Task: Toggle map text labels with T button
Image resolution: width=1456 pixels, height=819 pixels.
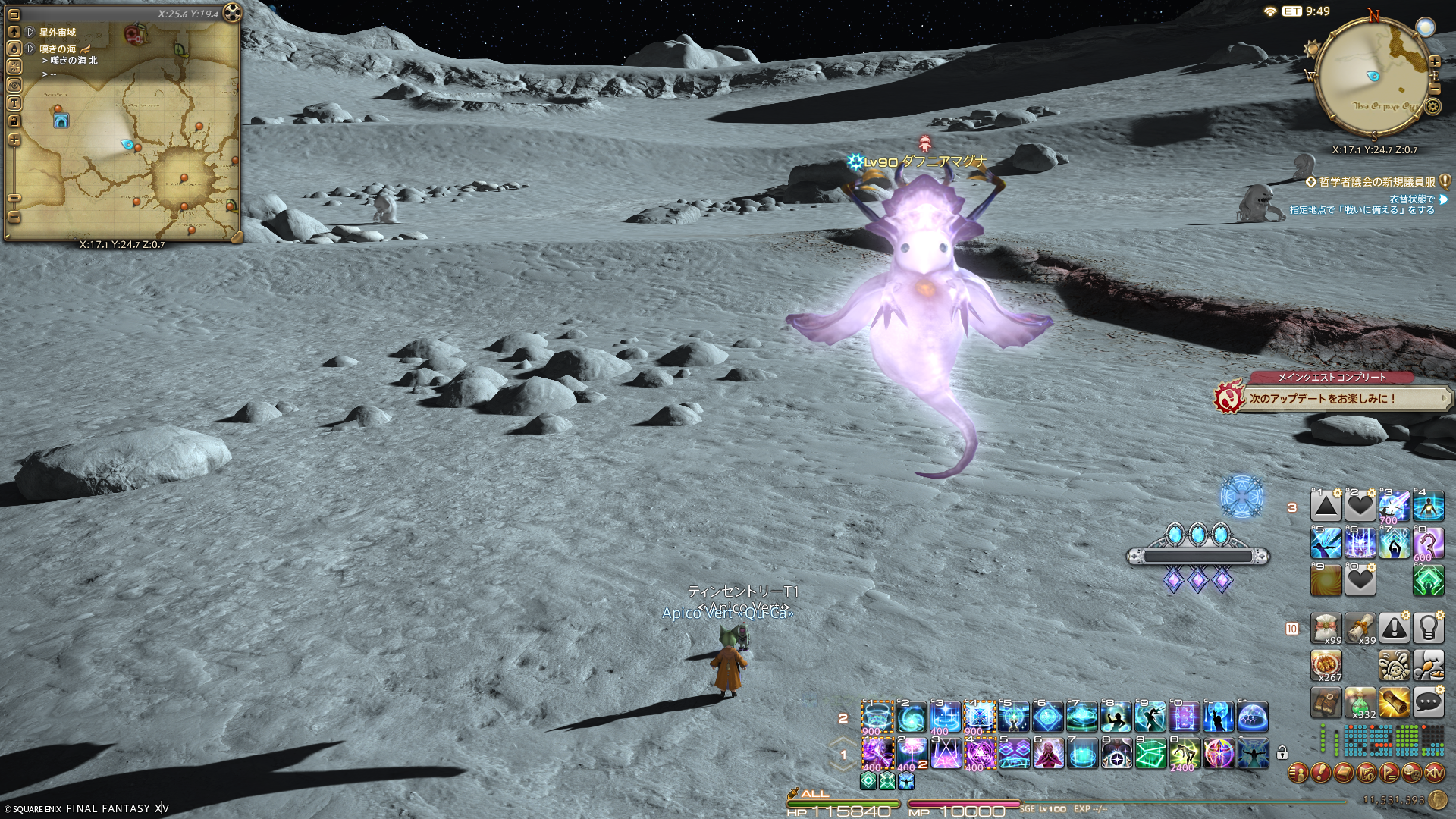Action: pyautogui.click(x=14, y=103)
